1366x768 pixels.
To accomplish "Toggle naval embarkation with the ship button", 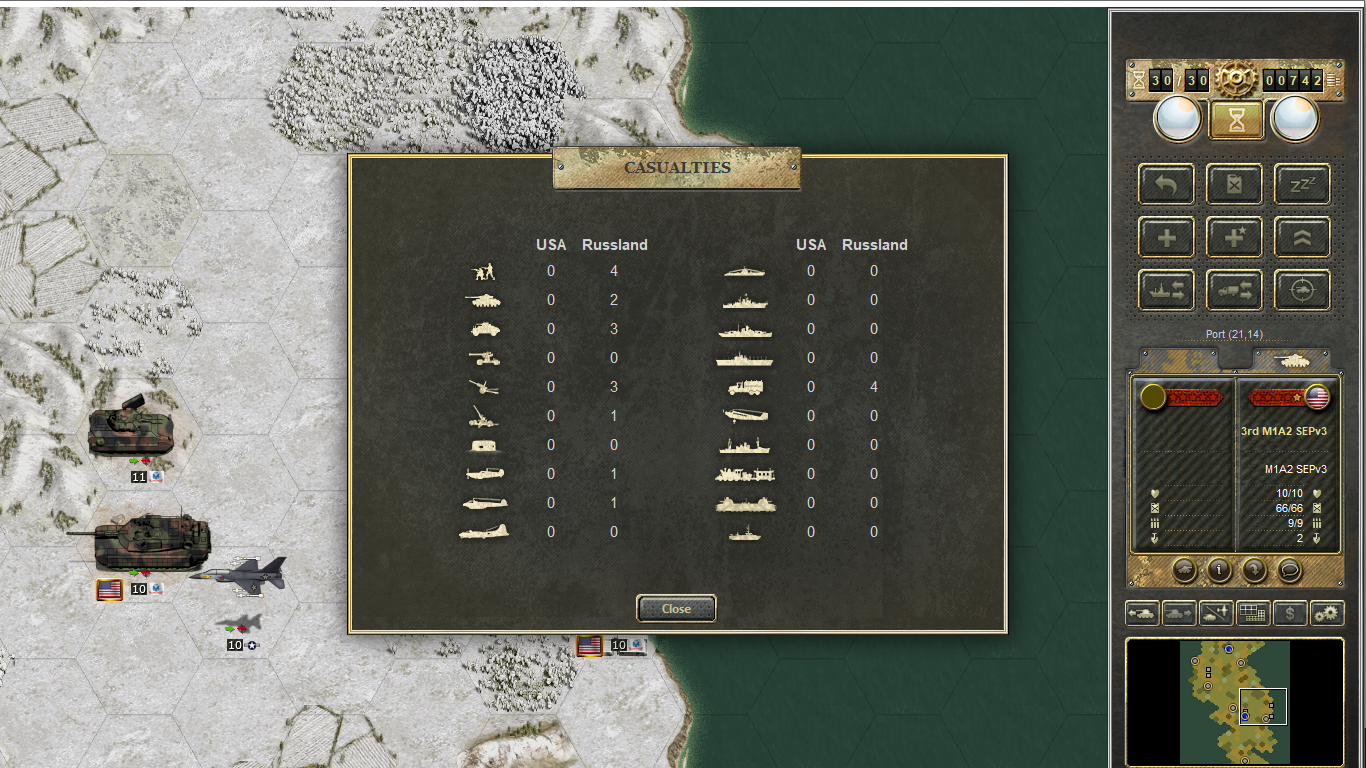I will 1166,290.
